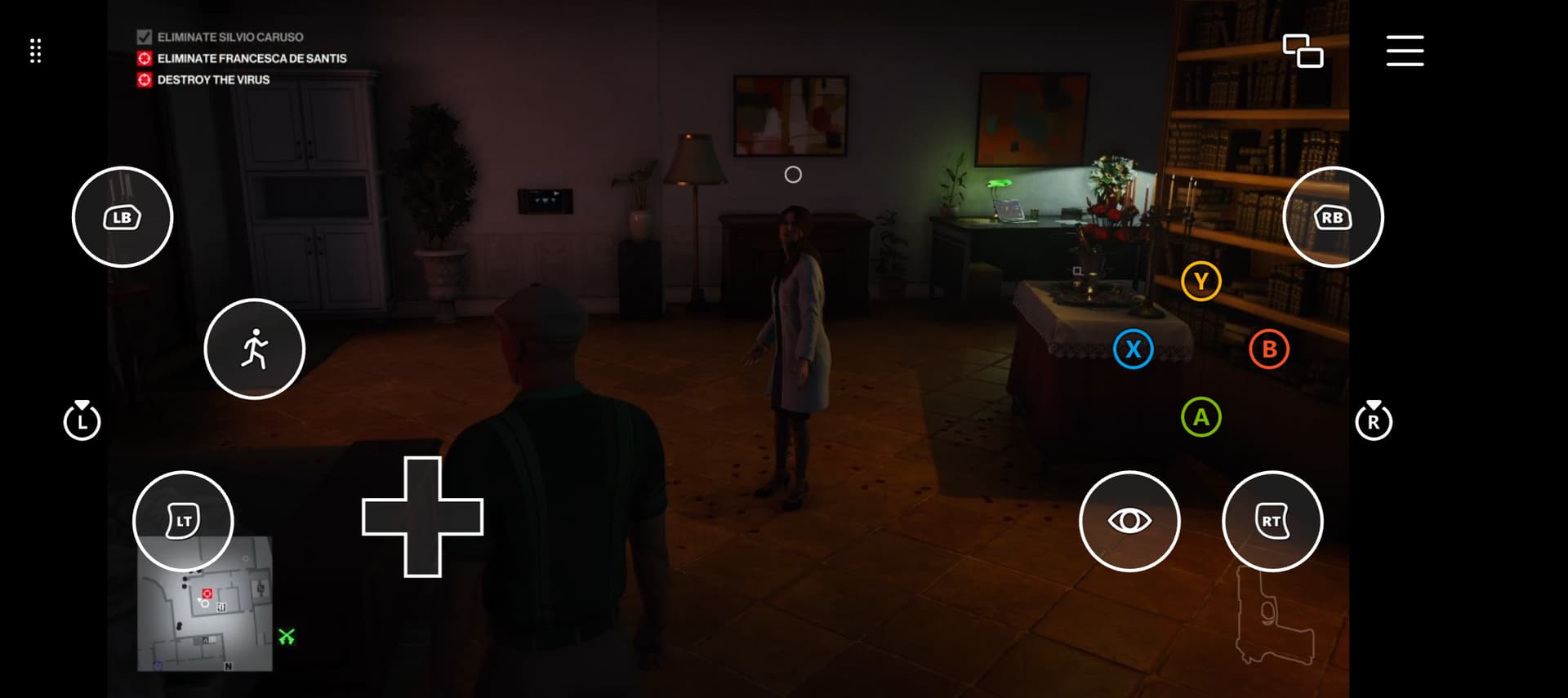Image resolution: width=1568 pixels, height=698 pixels.
Task: Tap the RT trigger touch button
Action: [1272, 521]
